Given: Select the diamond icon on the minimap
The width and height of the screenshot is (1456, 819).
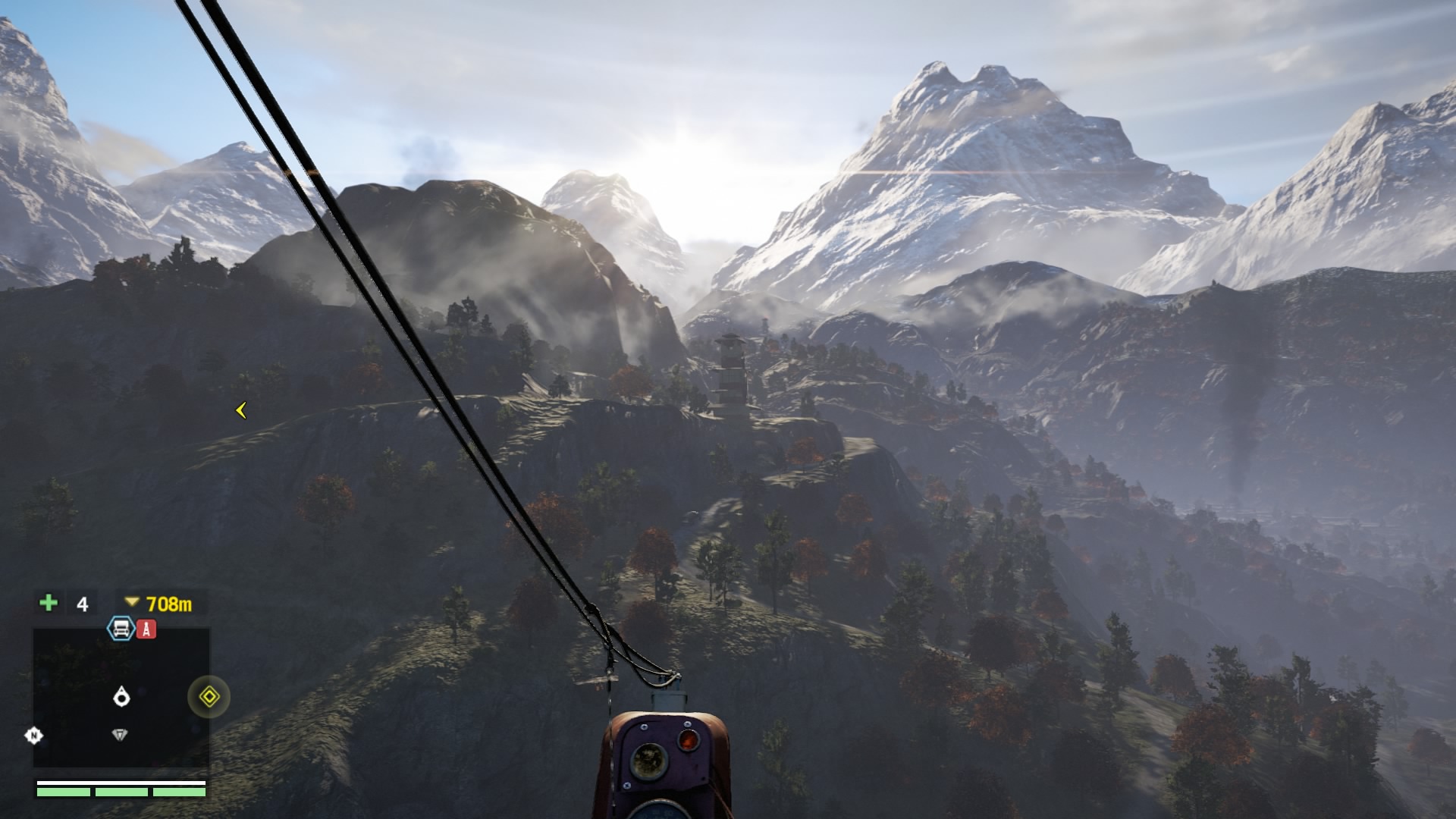Looking at the screenshot, I should (x=119, y=735).
